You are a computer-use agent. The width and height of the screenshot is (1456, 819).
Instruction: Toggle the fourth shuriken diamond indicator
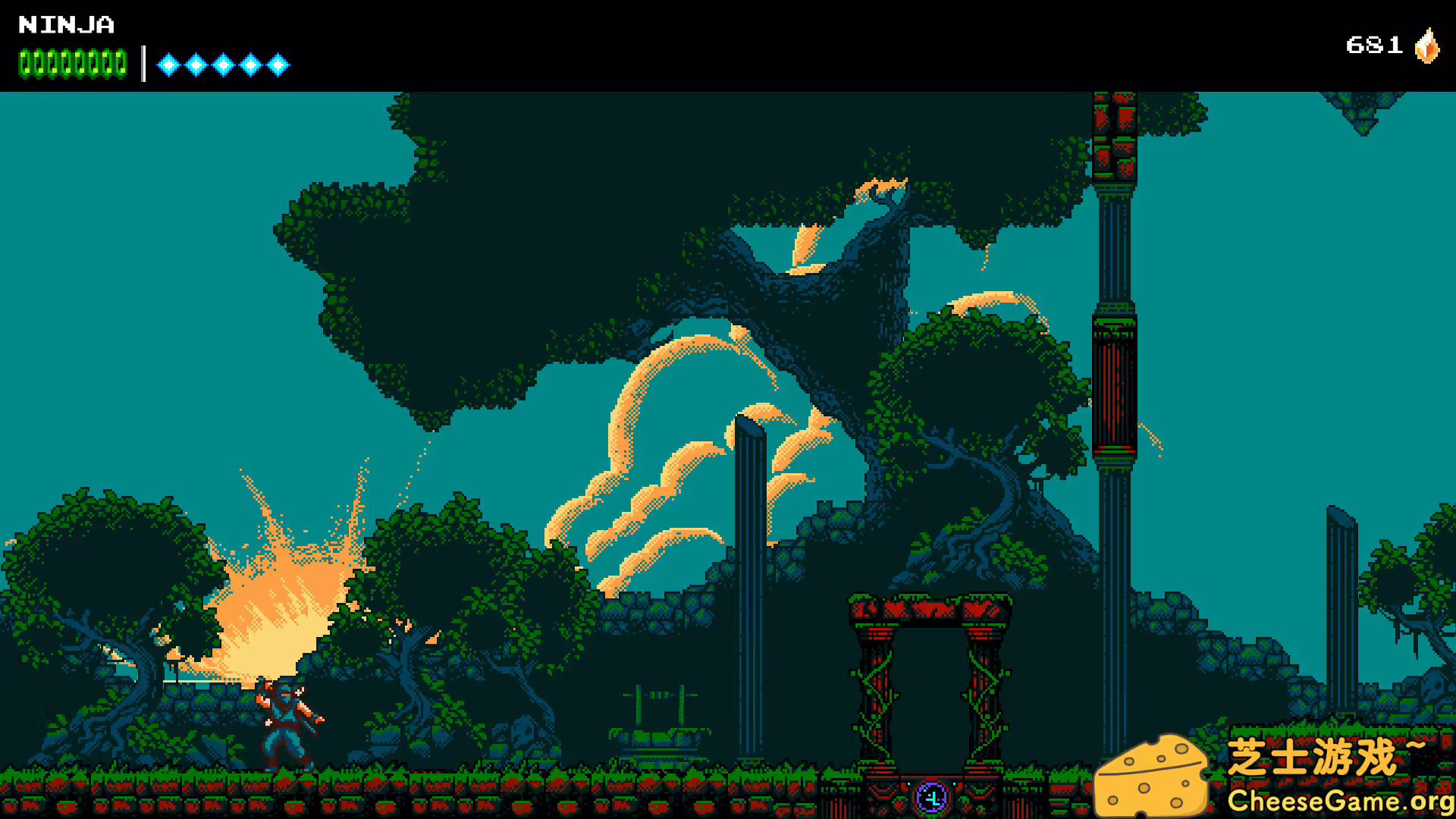click(252, 64)
